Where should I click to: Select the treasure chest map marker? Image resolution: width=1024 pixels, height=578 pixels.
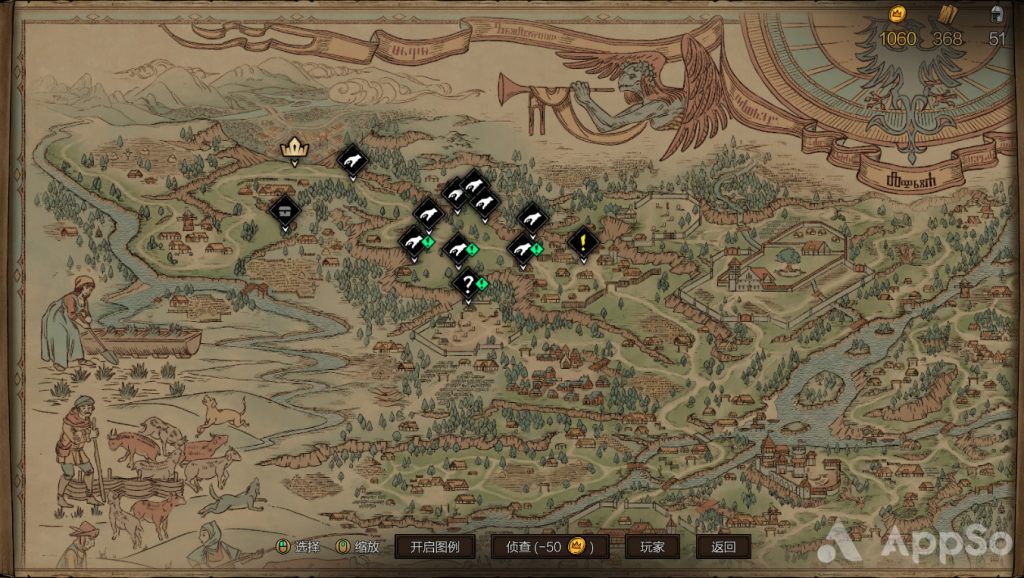[285, 210]
